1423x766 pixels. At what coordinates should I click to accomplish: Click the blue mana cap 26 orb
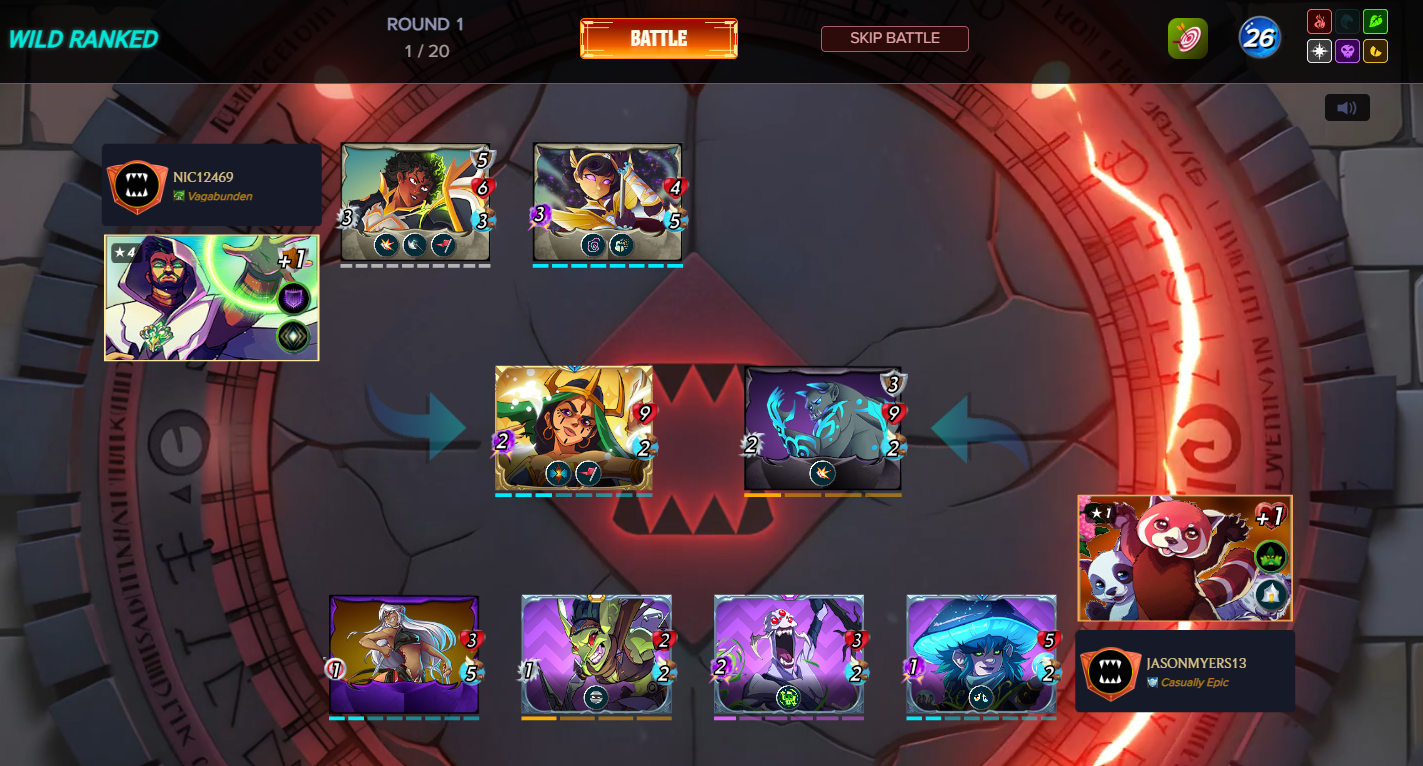[1259, 38]
